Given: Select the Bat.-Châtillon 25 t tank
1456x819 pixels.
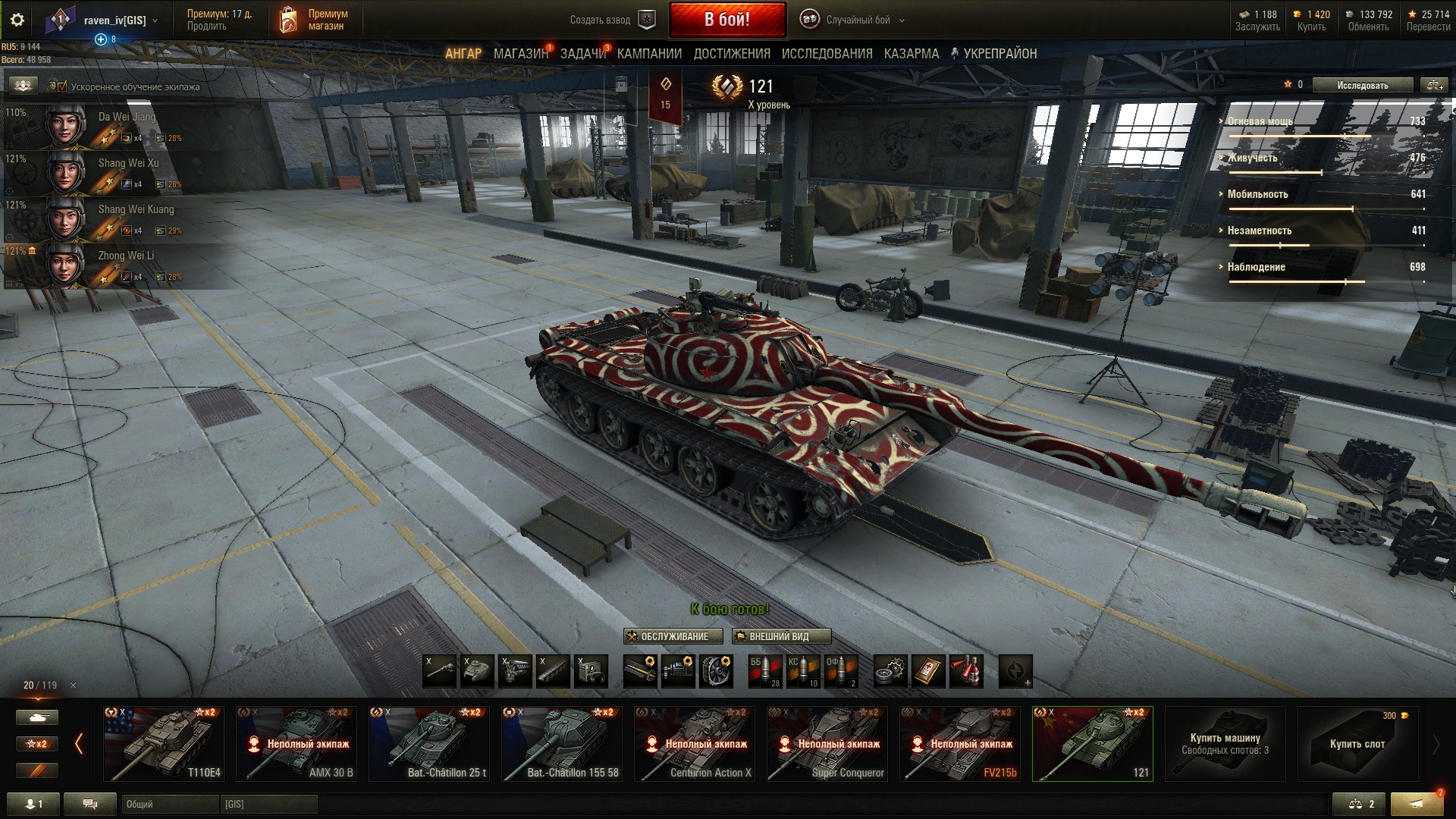Looking at the screenshot, I should coord(429,744).
